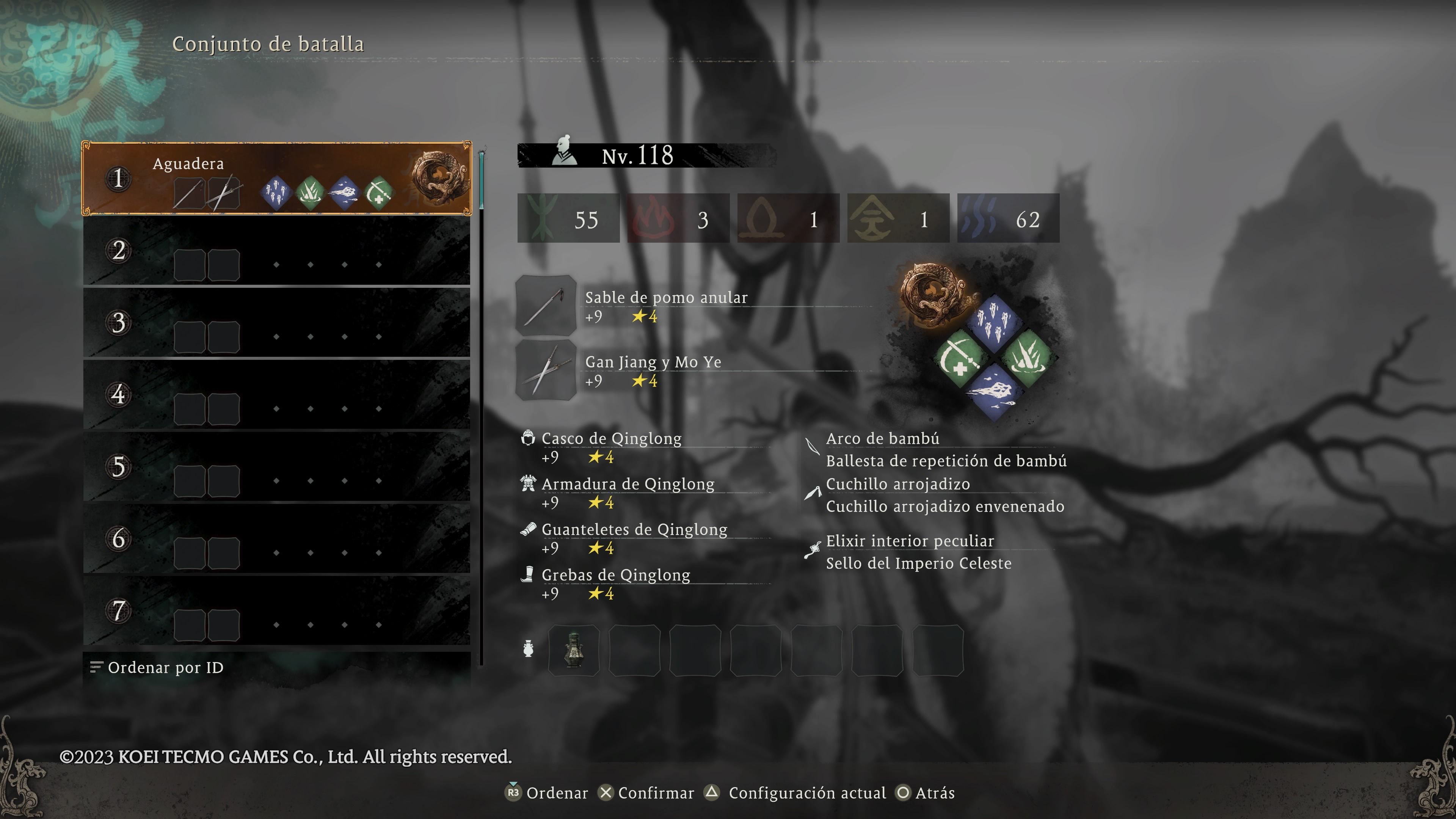Choose empty battle set slot 5
Screen dimensions: 1456x819
point(276,467)
